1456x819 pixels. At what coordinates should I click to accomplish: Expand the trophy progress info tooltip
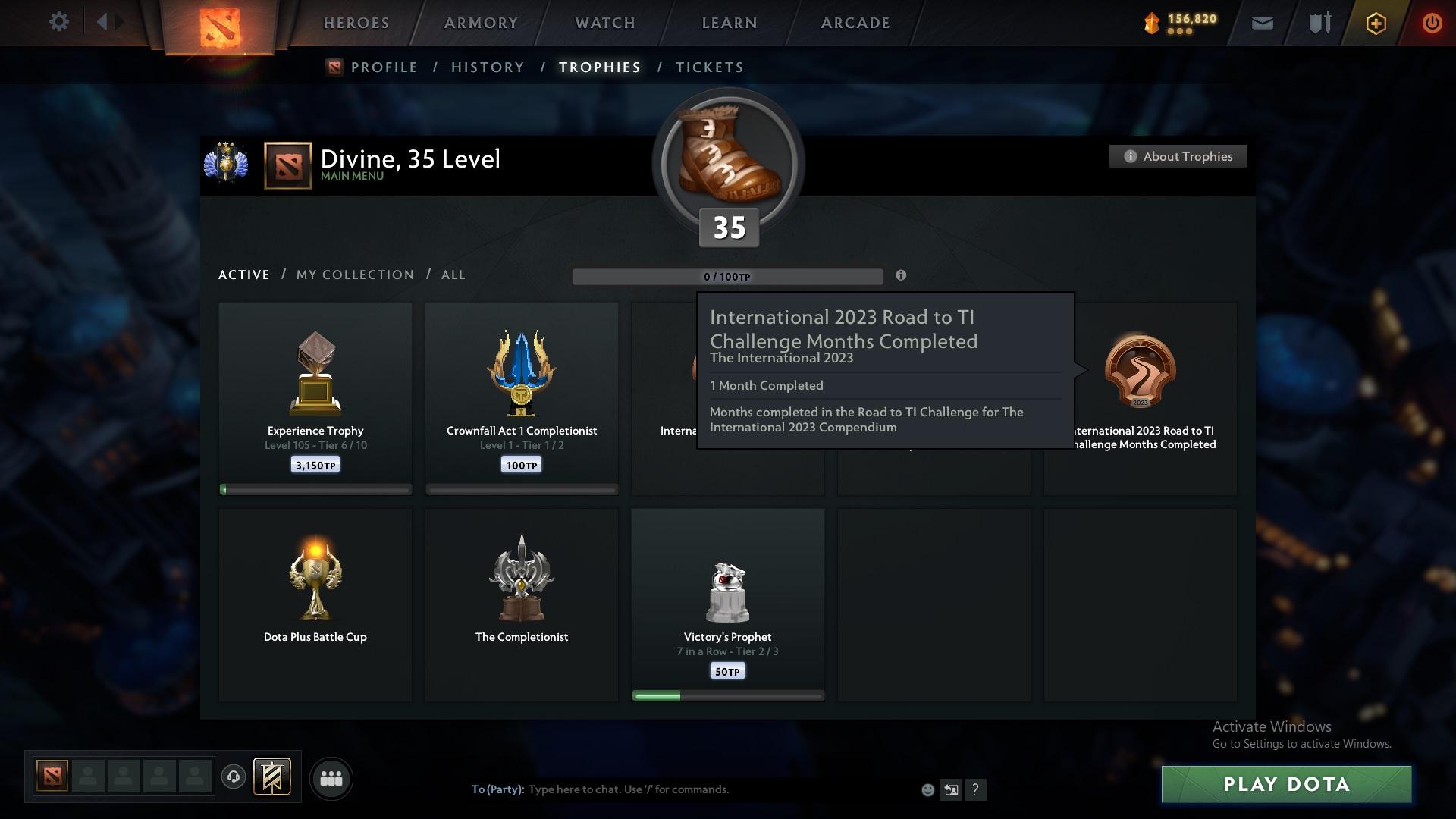click(x=901, y=276)
